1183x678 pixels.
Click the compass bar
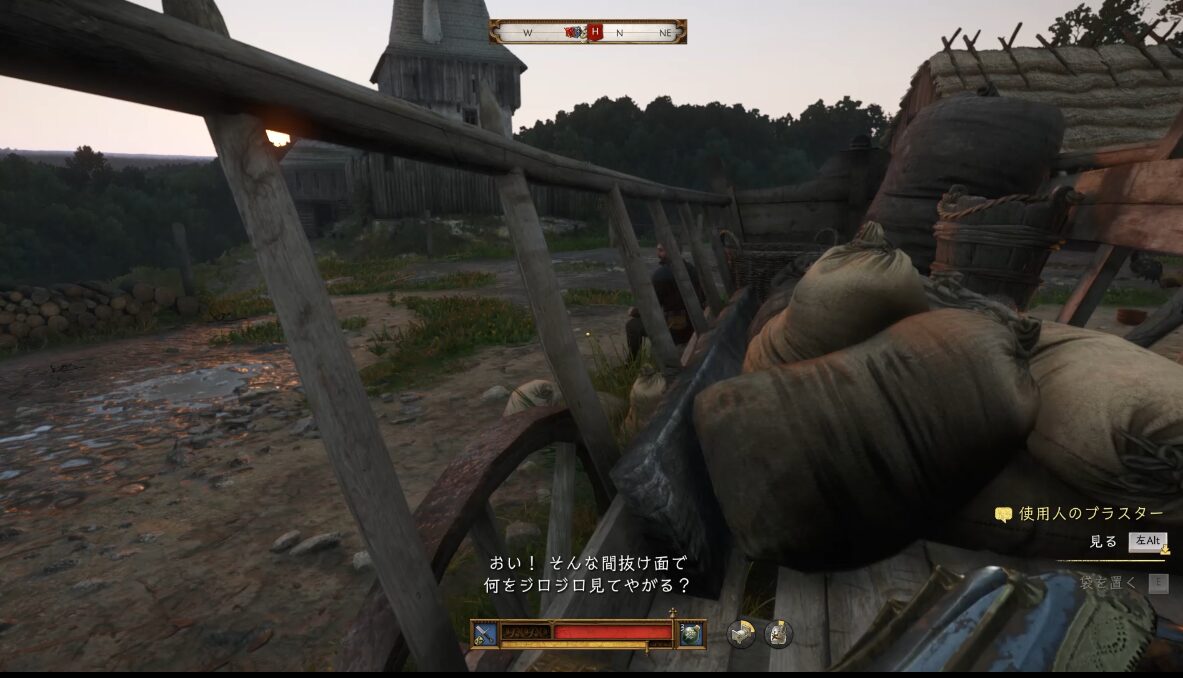coord(588,32)
